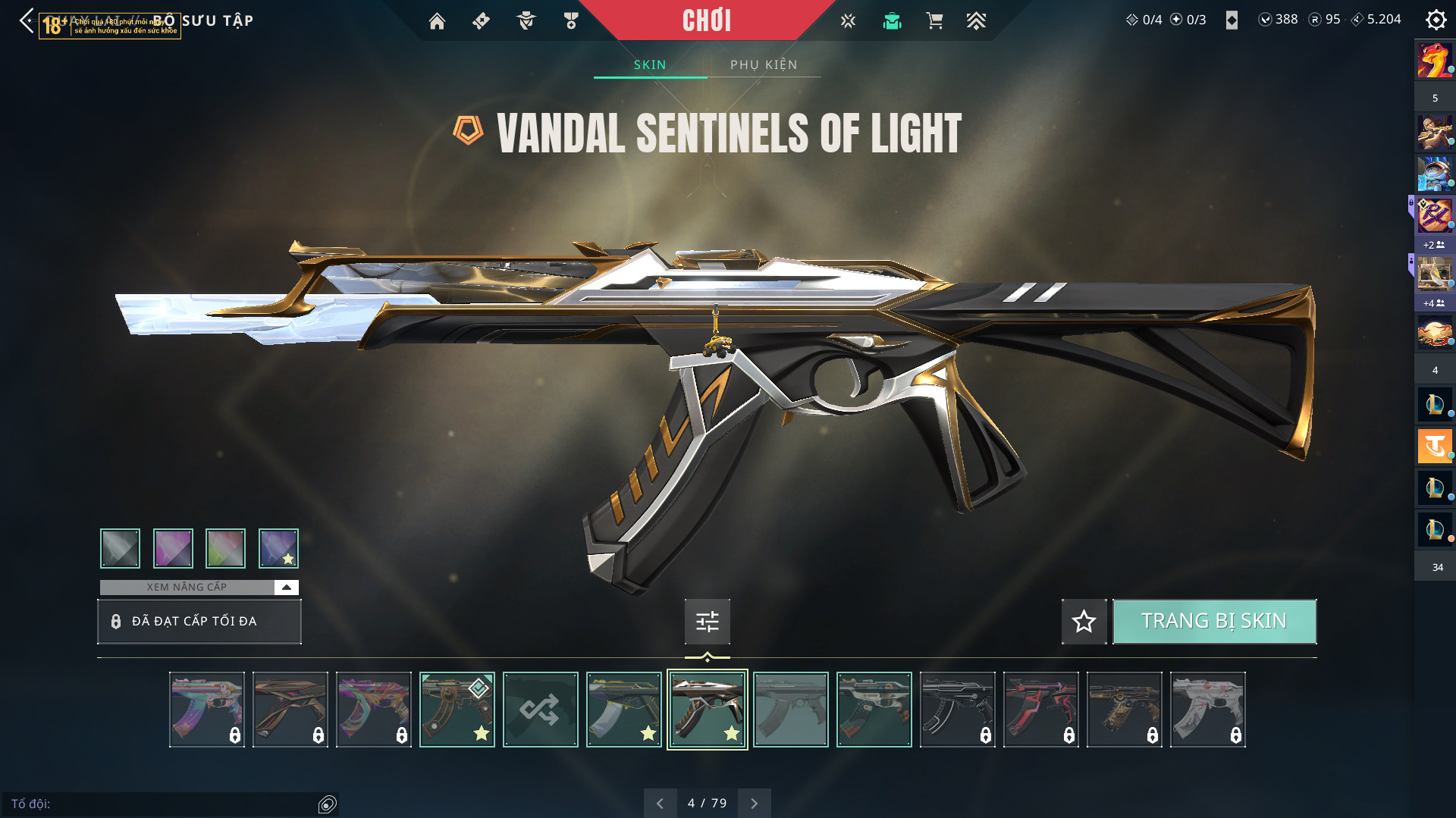Select the SKIN tab
The width and height of the screenshot is (1456, 818).
click(x=650, y=64)
